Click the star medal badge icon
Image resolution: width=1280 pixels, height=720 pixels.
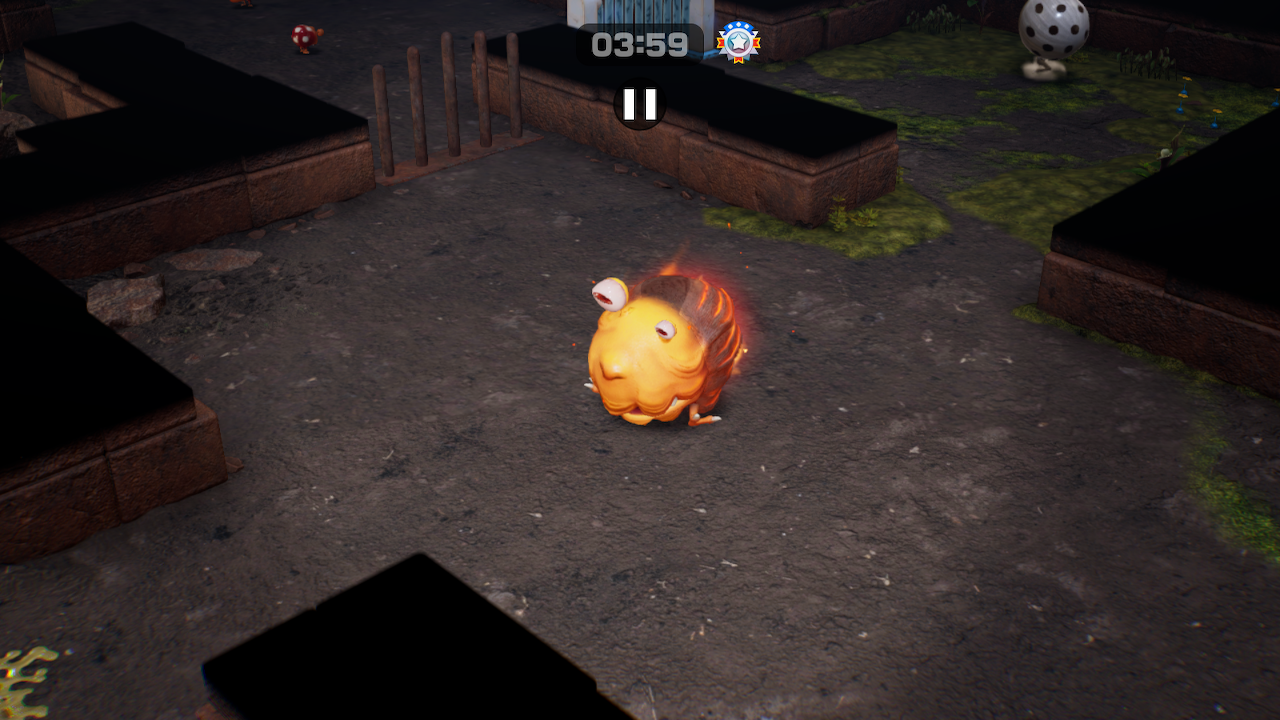tap(738, 42)
